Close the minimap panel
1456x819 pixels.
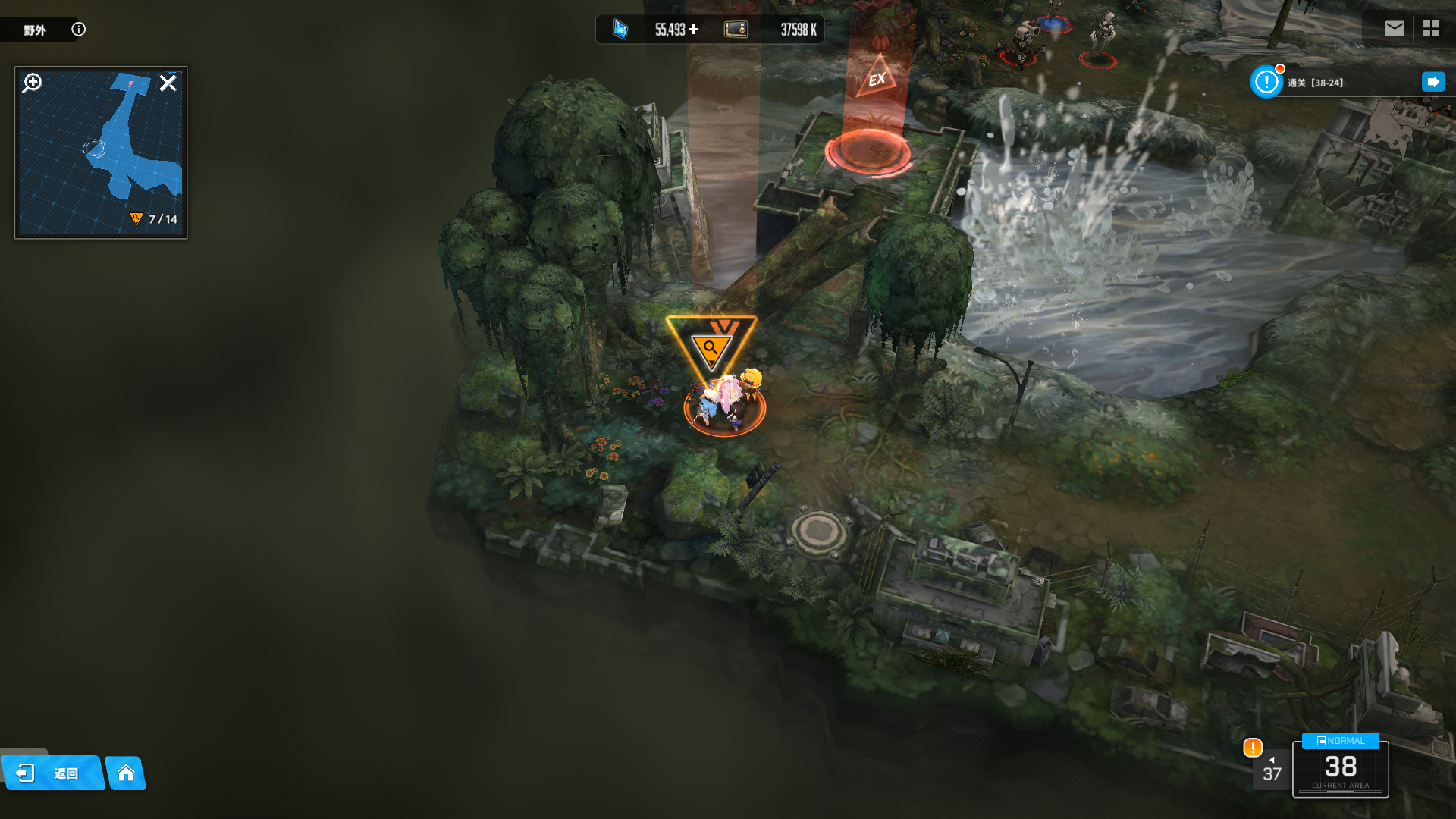tap(168, 83)
